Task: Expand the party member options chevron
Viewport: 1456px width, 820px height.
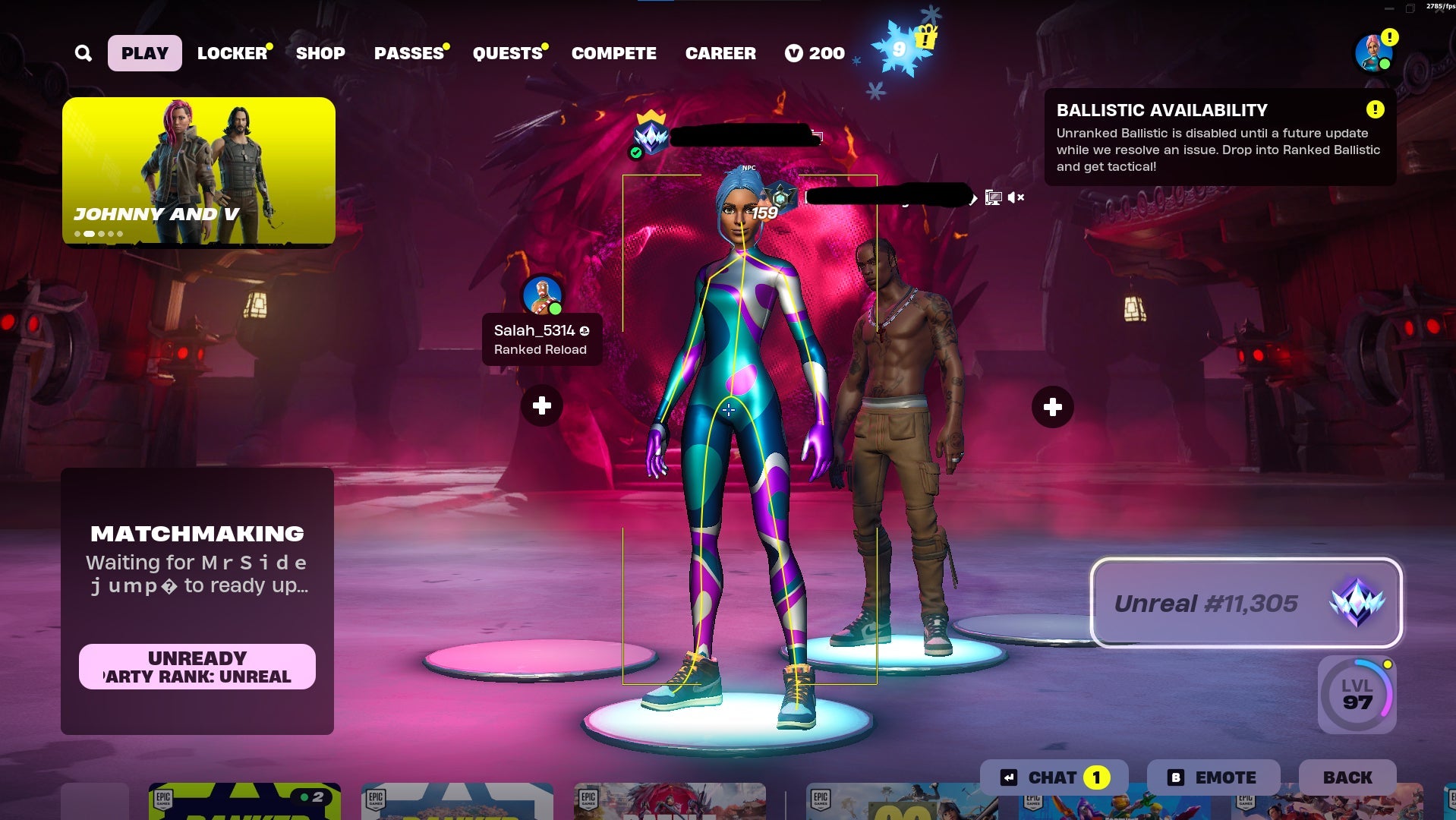Action: [x=972, y=198]
